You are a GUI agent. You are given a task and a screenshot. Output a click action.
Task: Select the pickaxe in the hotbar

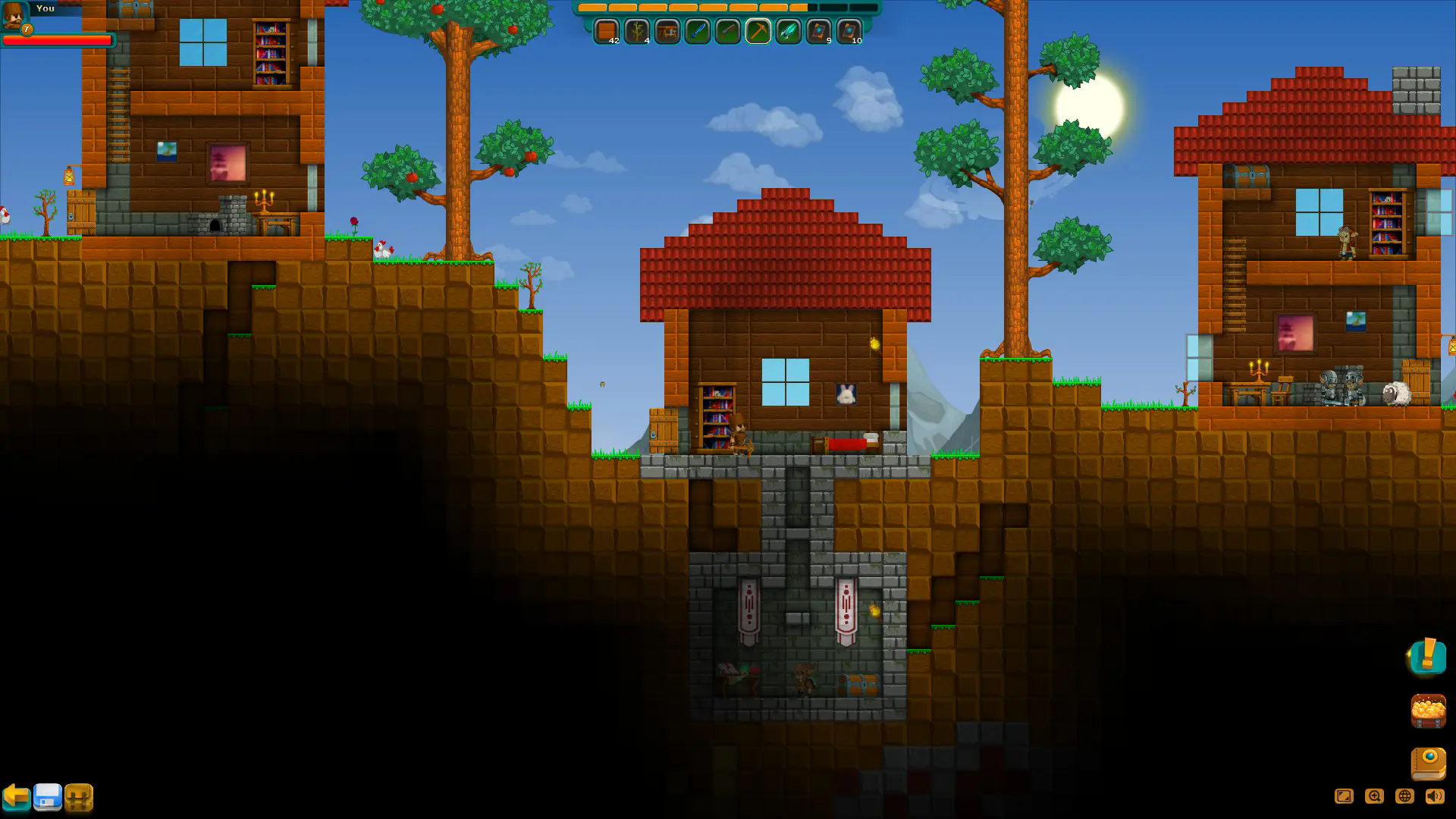point(758,32)
